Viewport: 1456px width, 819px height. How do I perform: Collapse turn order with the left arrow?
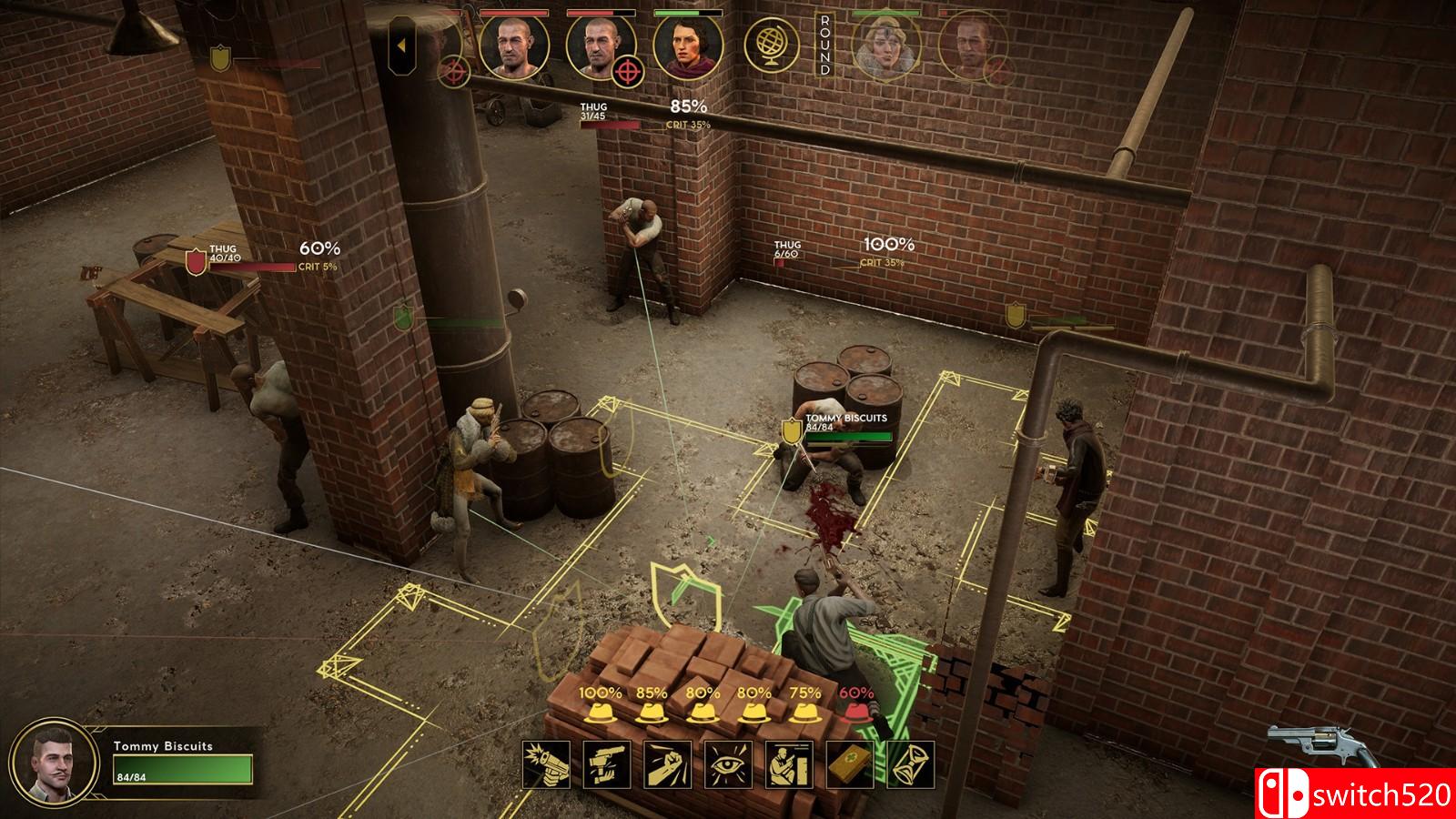coord(402,44)
